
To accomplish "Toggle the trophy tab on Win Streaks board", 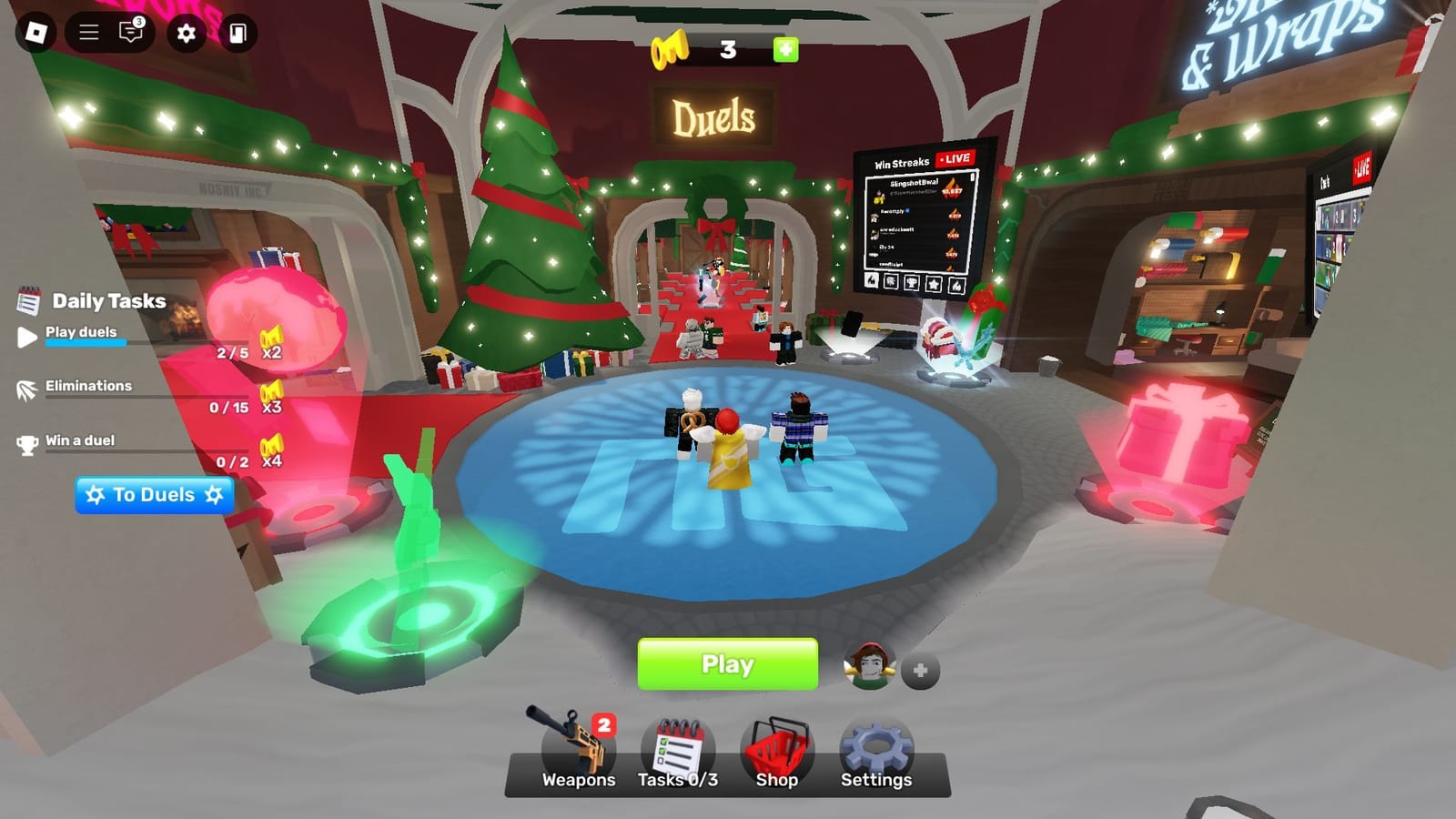I will tap(913, 283).
